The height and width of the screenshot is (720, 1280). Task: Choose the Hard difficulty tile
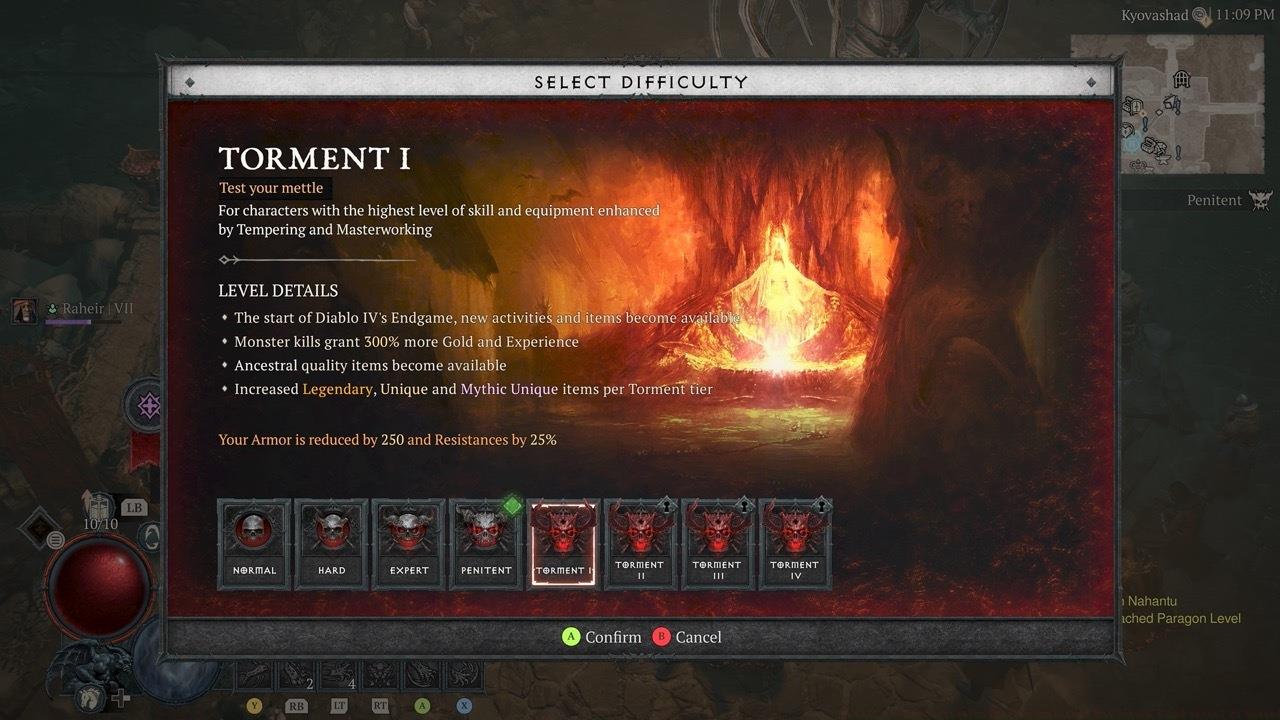click(x=331, y=543)
